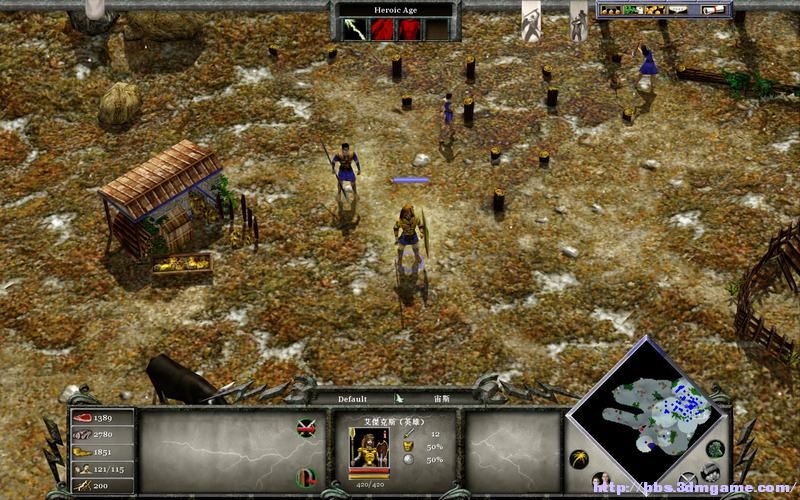Viewport: 800px width, 500px height.
Task: Click the crossed swords minimap button
Action: pos(687,479)
